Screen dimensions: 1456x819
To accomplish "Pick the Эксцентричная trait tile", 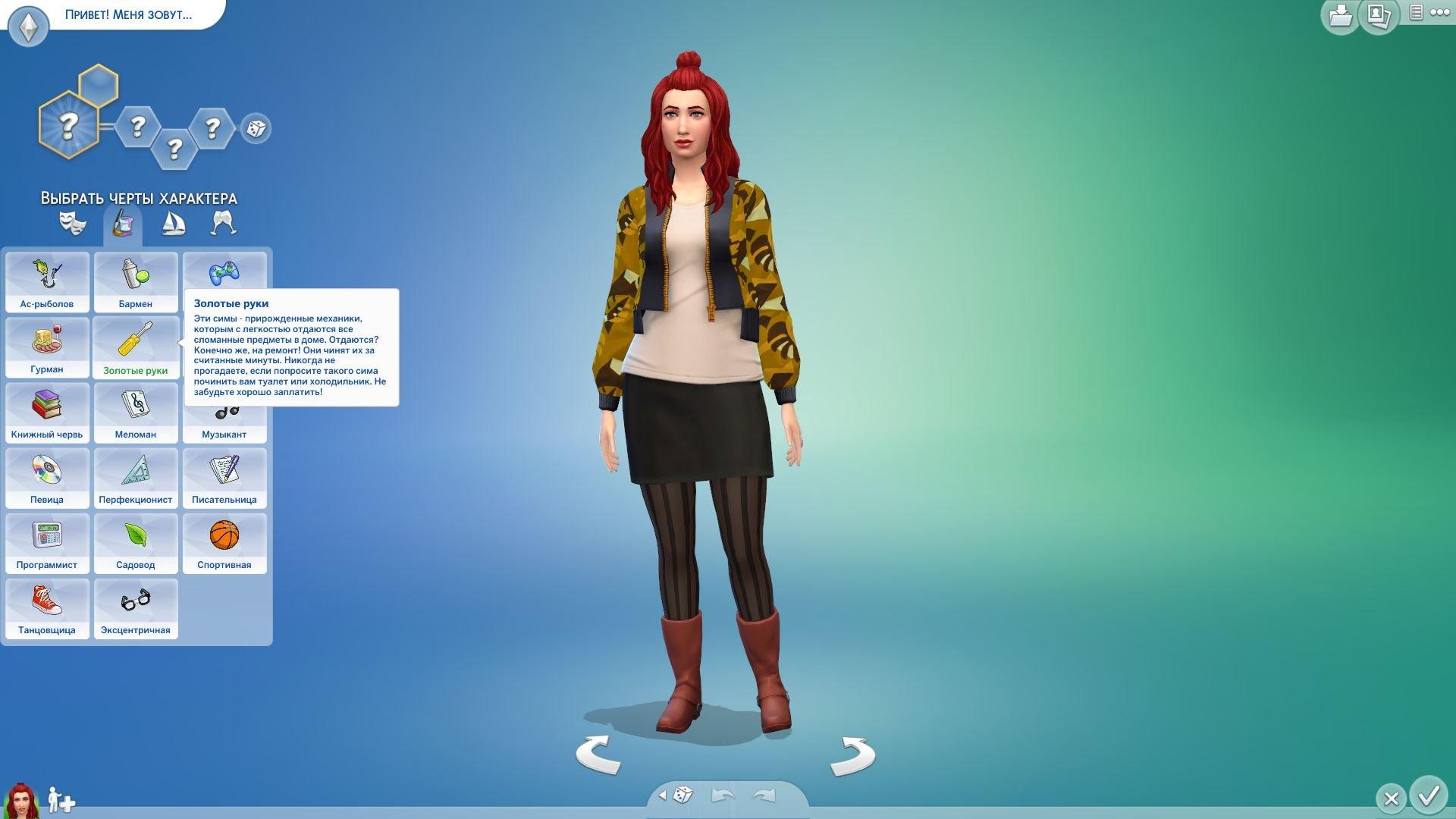I will (x=136, y=607).
